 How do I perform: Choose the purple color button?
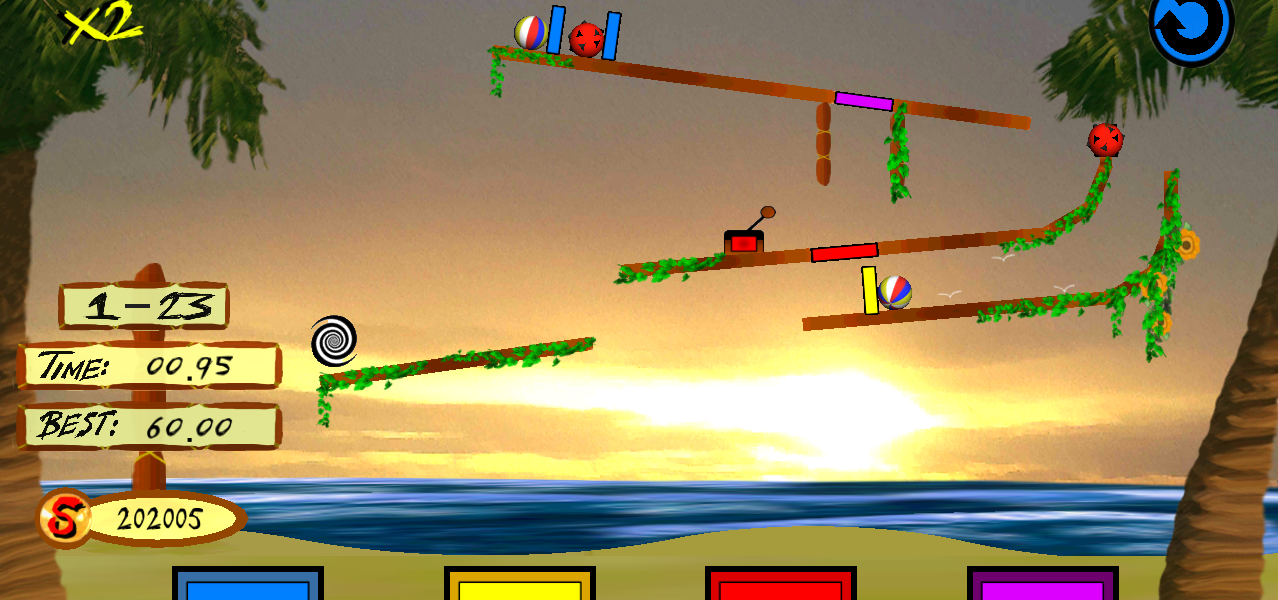pyautogui.click(x=1042, y=586)
